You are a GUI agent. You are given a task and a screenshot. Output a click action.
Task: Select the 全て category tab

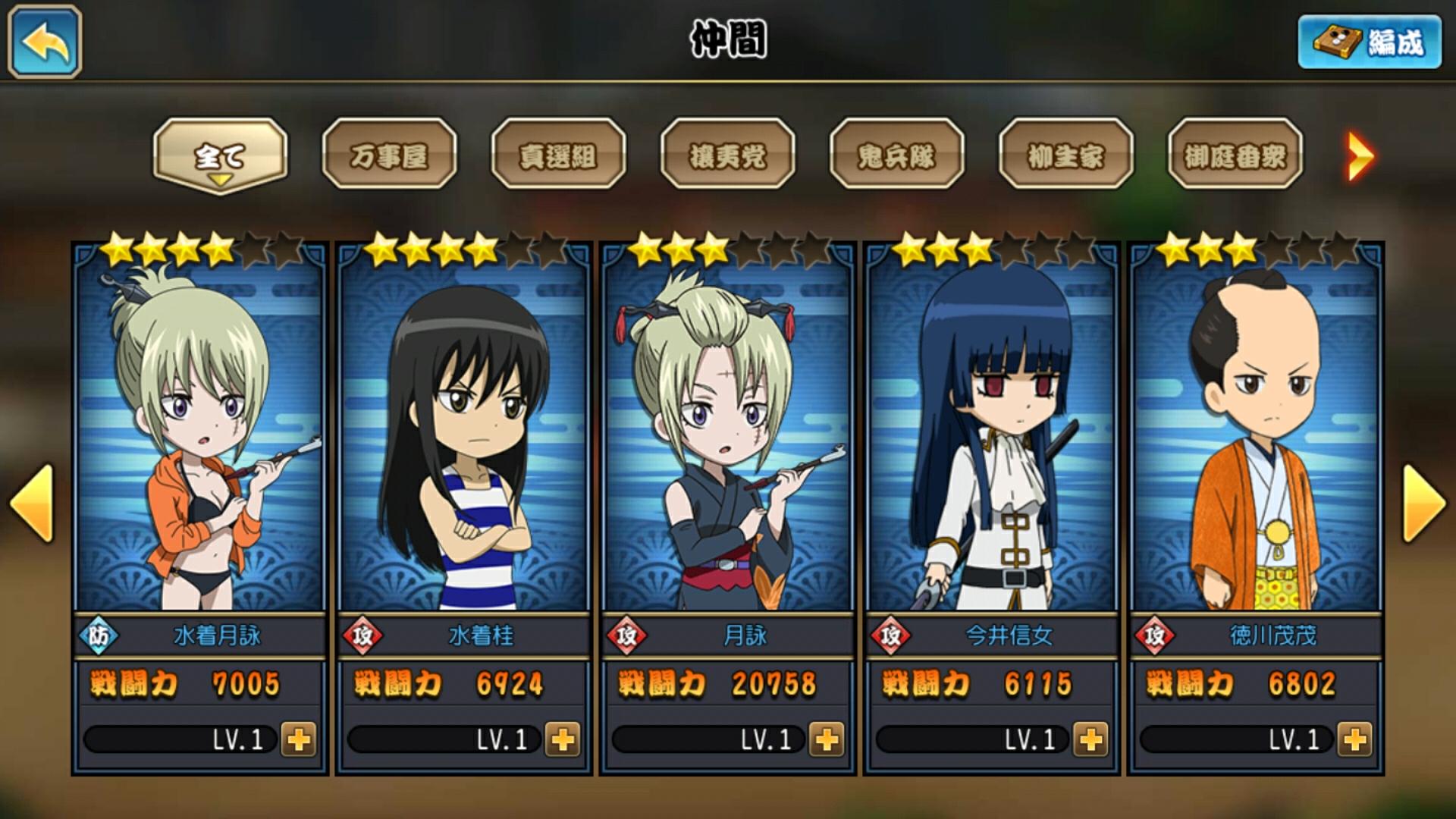coord(220,155)
